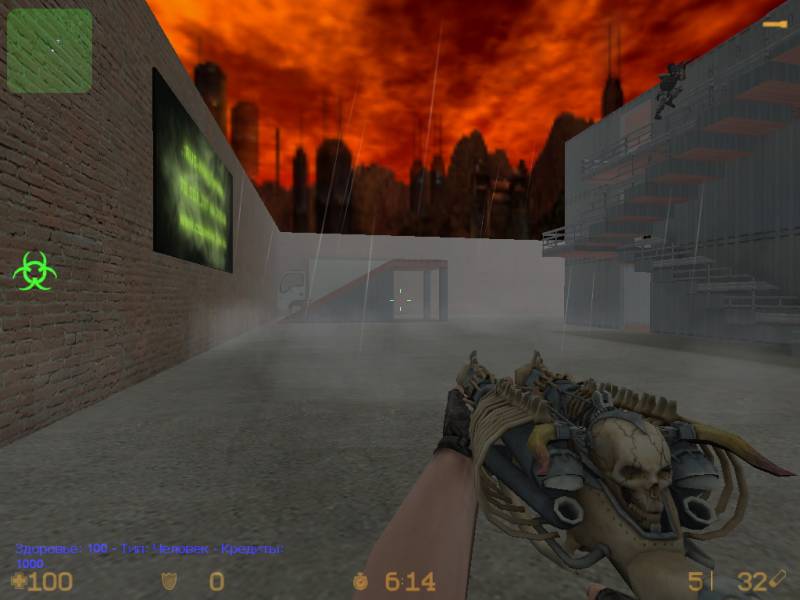Select the armor shield icon

coord(170,581)
